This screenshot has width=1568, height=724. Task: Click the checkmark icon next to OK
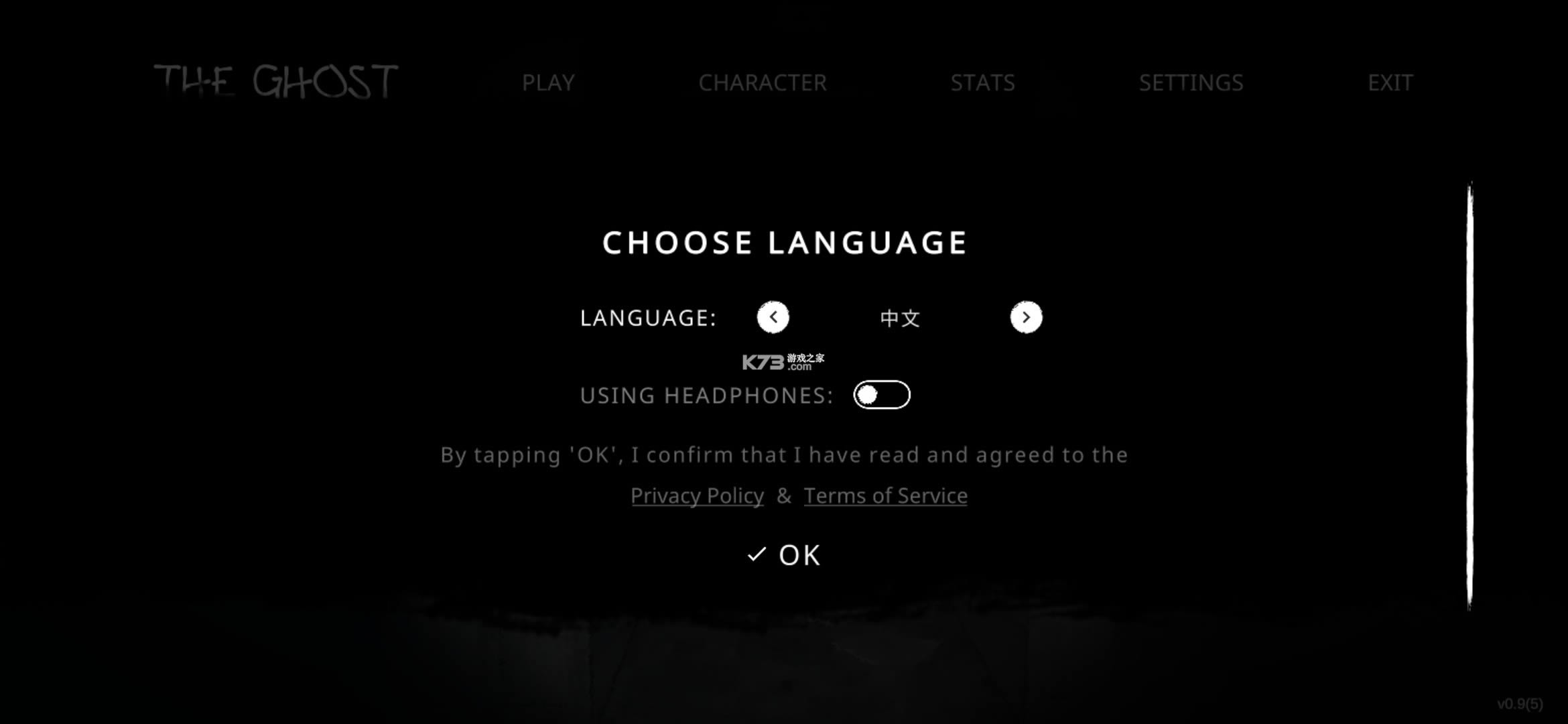coord(756,554)
